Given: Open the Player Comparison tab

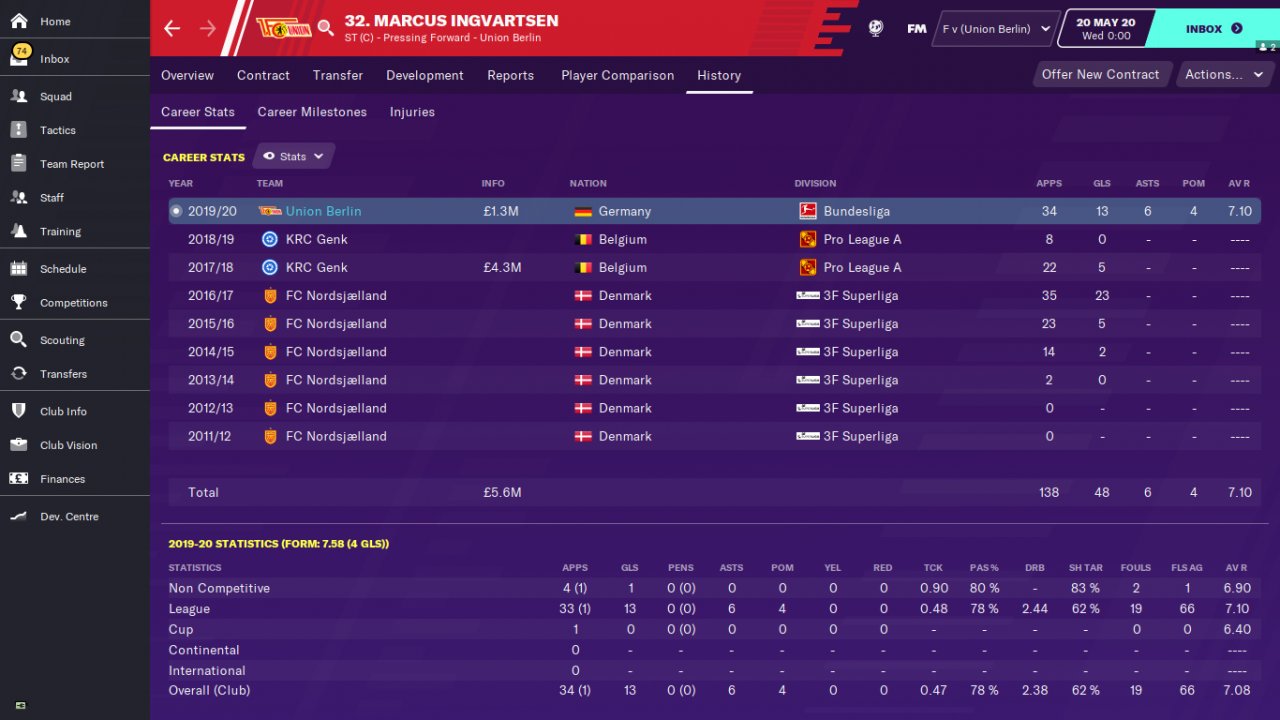Looking at the screenshot, I should pyautogui.click(x=617, y=75).
